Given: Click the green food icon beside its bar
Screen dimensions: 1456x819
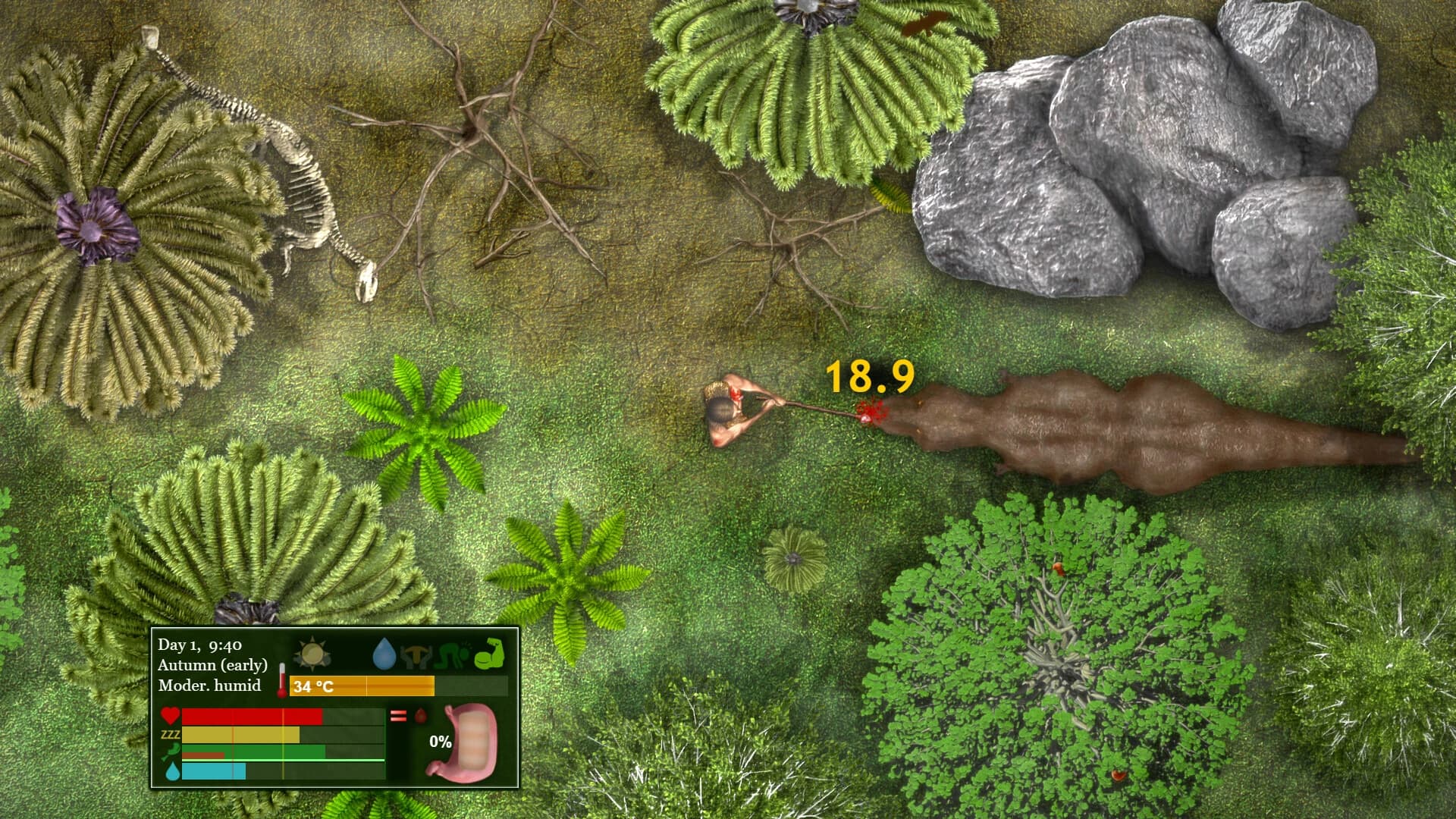Looking at the screenshot, I should tap(171, 753).
